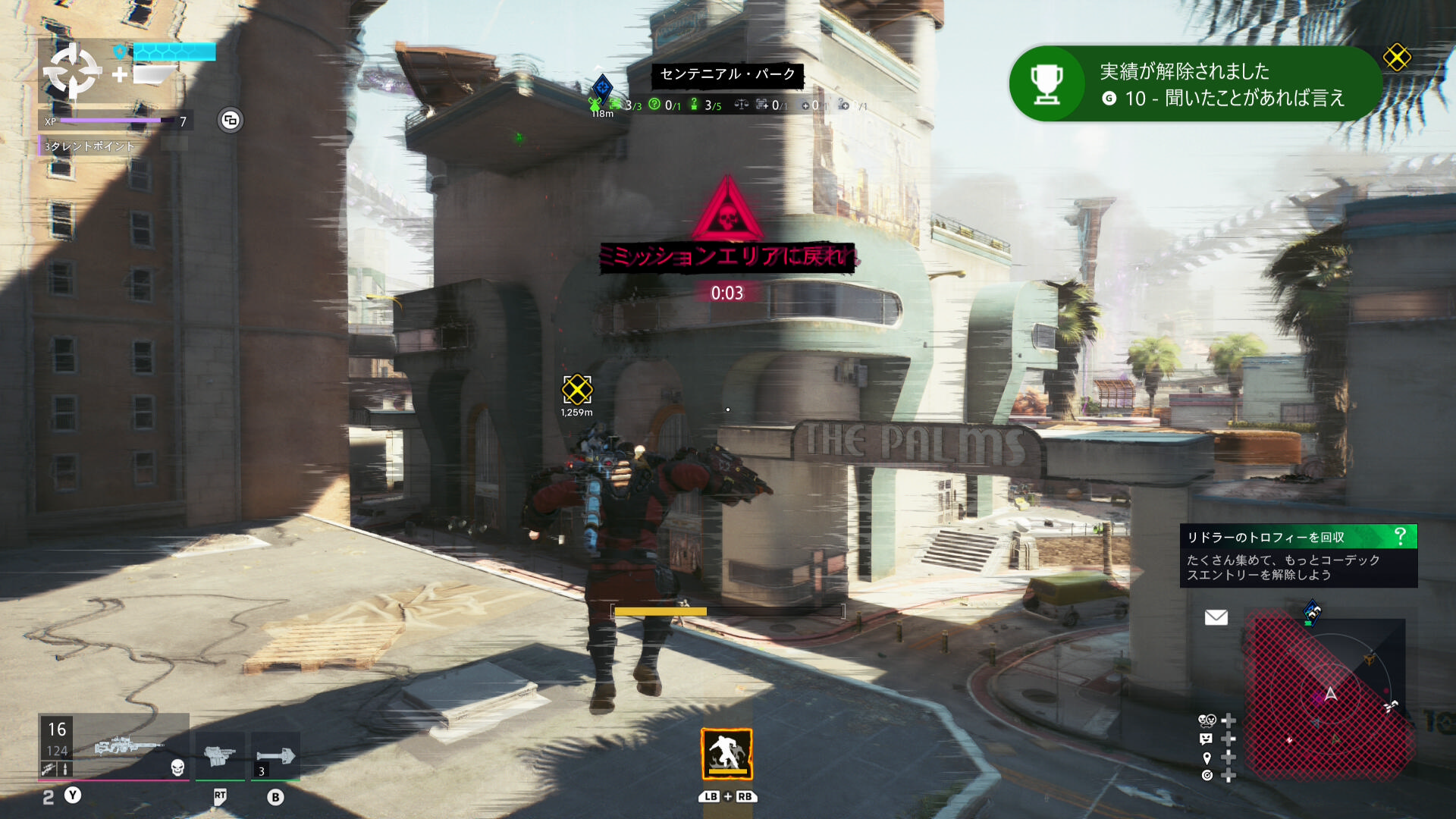1456x819 pixels.
Task: Click the blue diamond mission marker at 118m
Action: click(602, 87)
